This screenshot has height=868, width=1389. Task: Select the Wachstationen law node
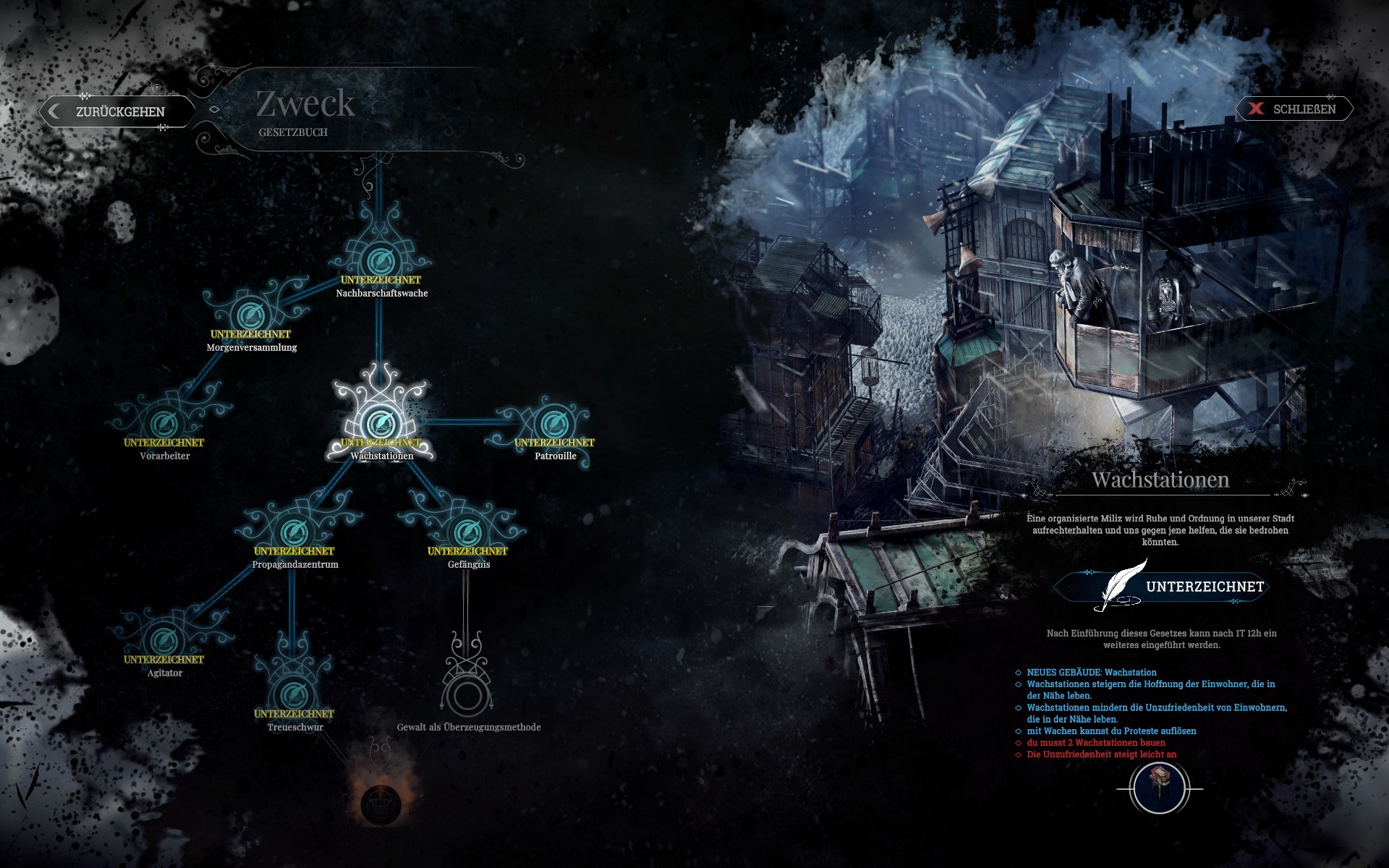tap(381, 423)
